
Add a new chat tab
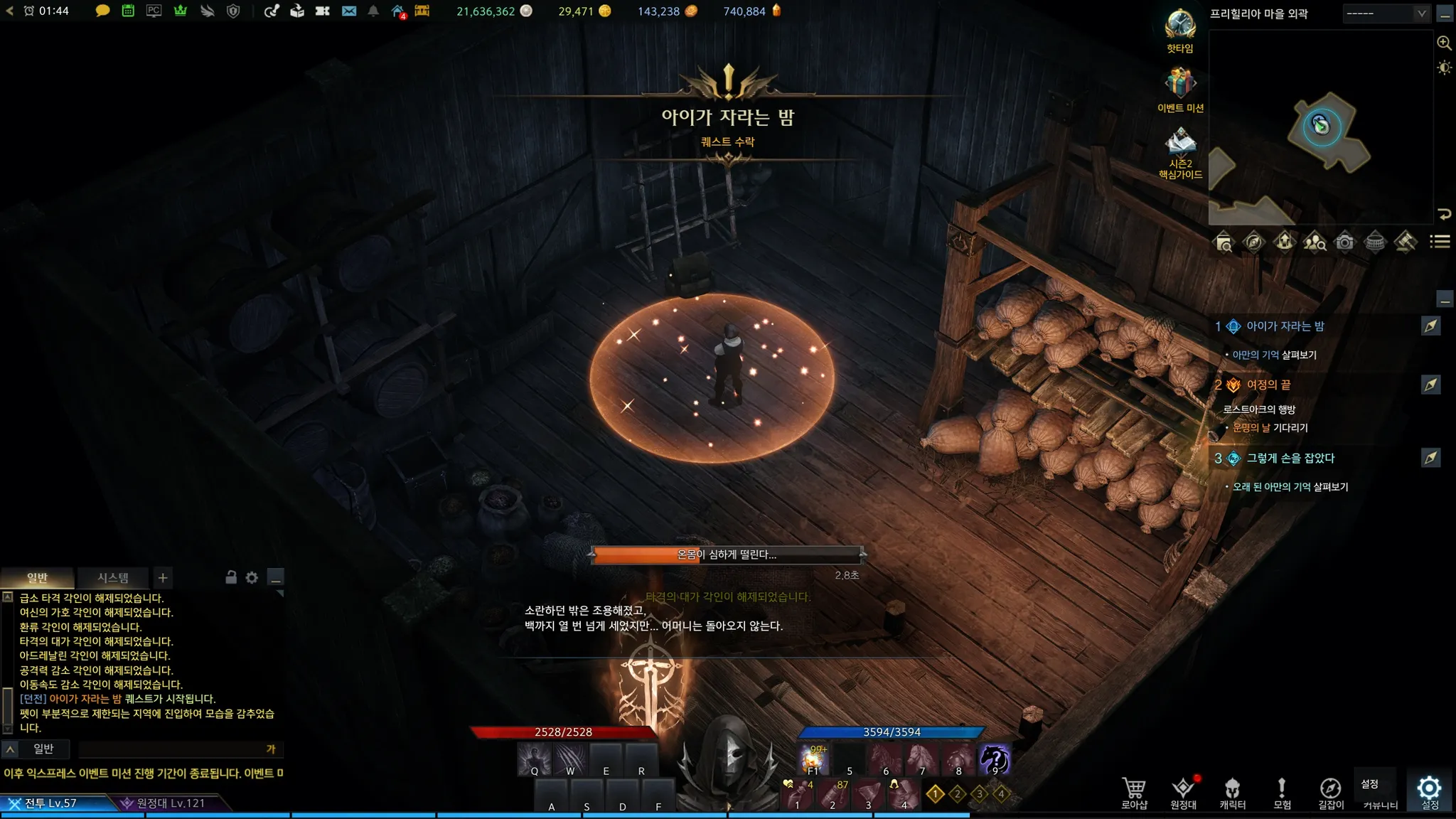163,578
